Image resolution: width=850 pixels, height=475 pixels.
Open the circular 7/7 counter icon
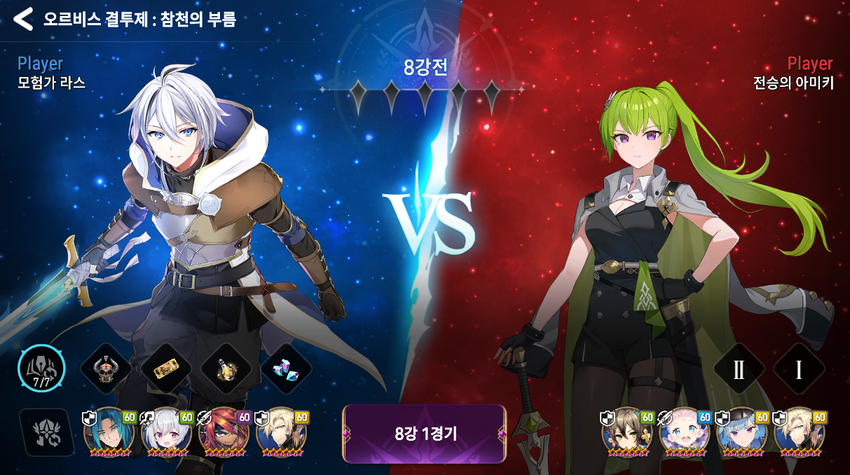tap(41, 370)
